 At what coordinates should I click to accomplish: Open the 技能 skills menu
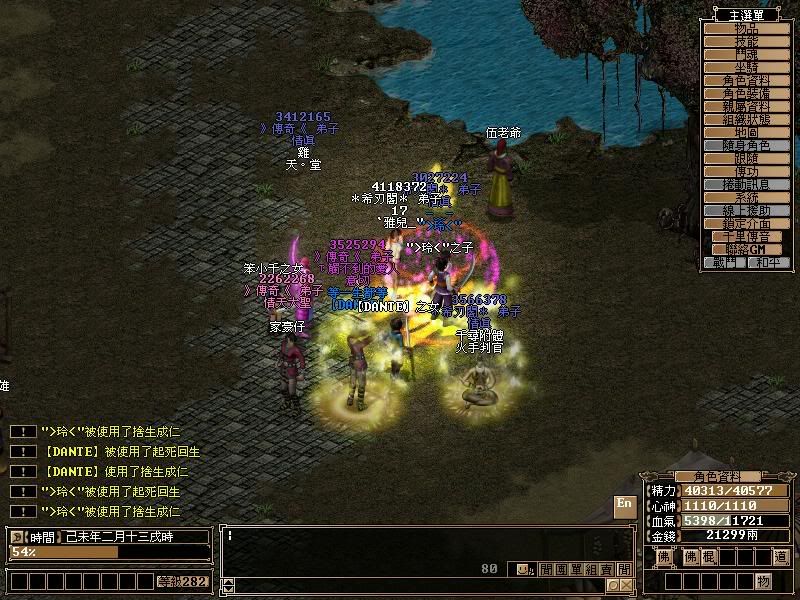point(746,42)
